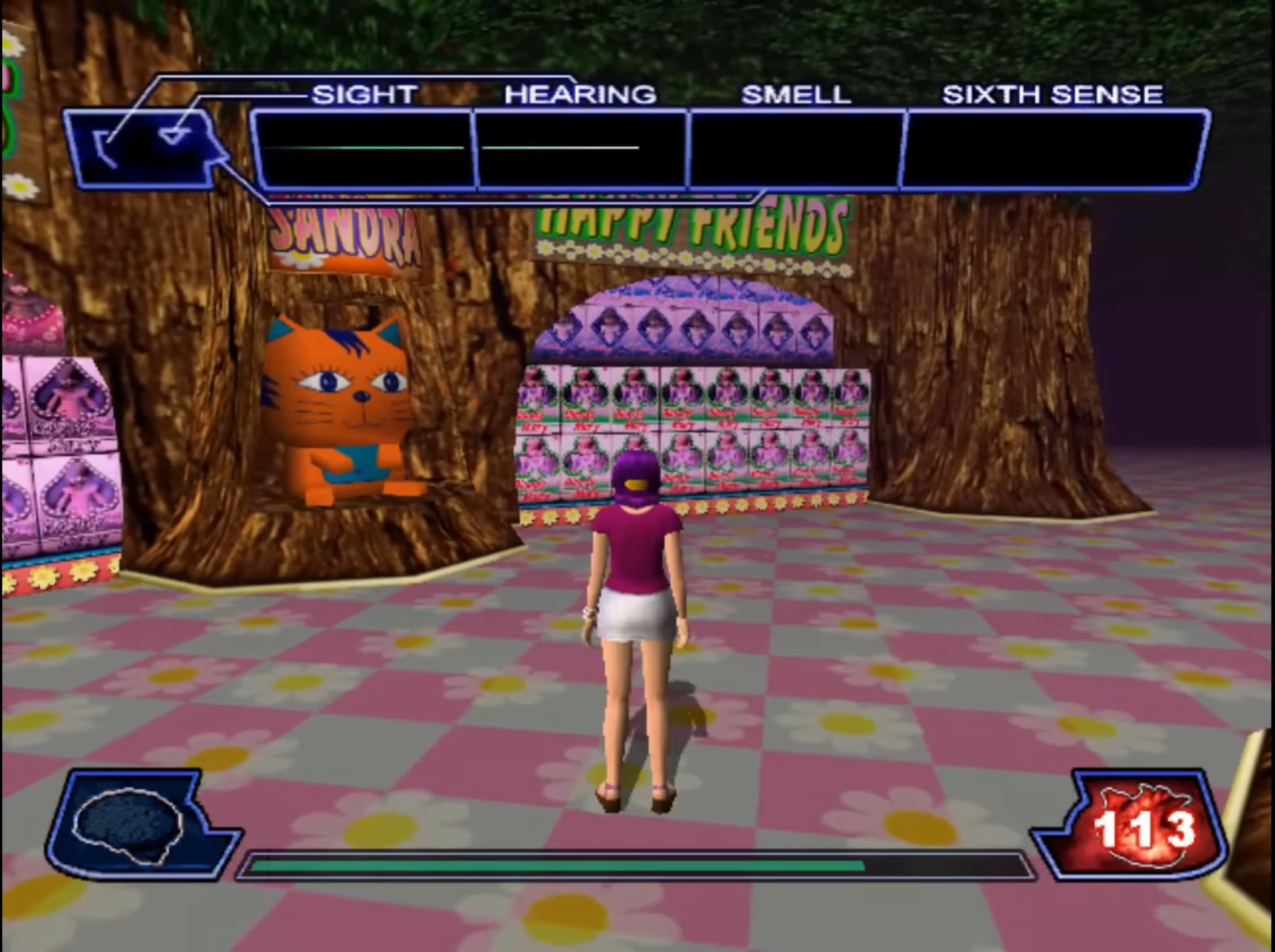Click the red heart health icon

1143,824
